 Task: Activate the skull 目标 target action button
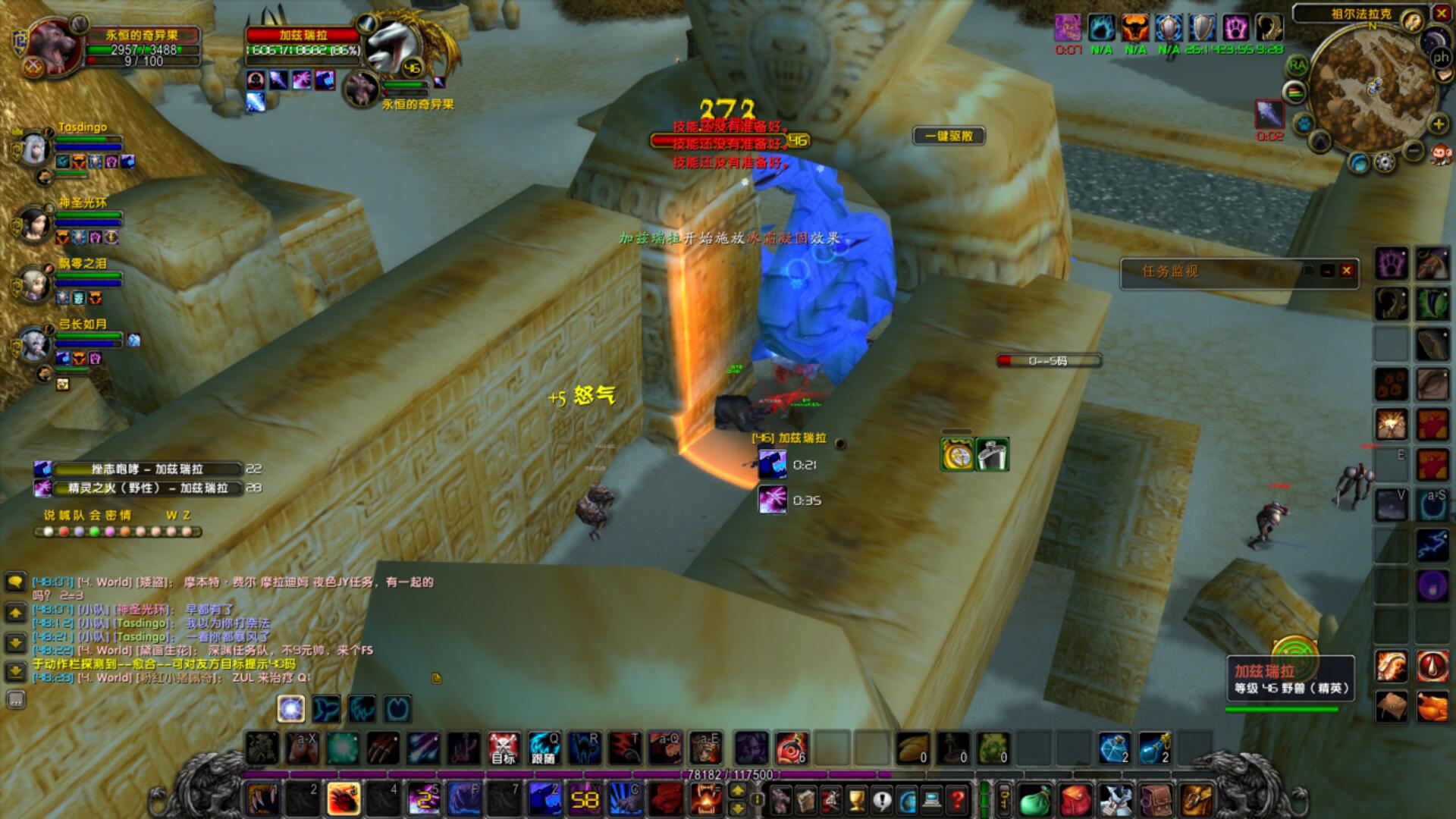[x=503, y=748]
